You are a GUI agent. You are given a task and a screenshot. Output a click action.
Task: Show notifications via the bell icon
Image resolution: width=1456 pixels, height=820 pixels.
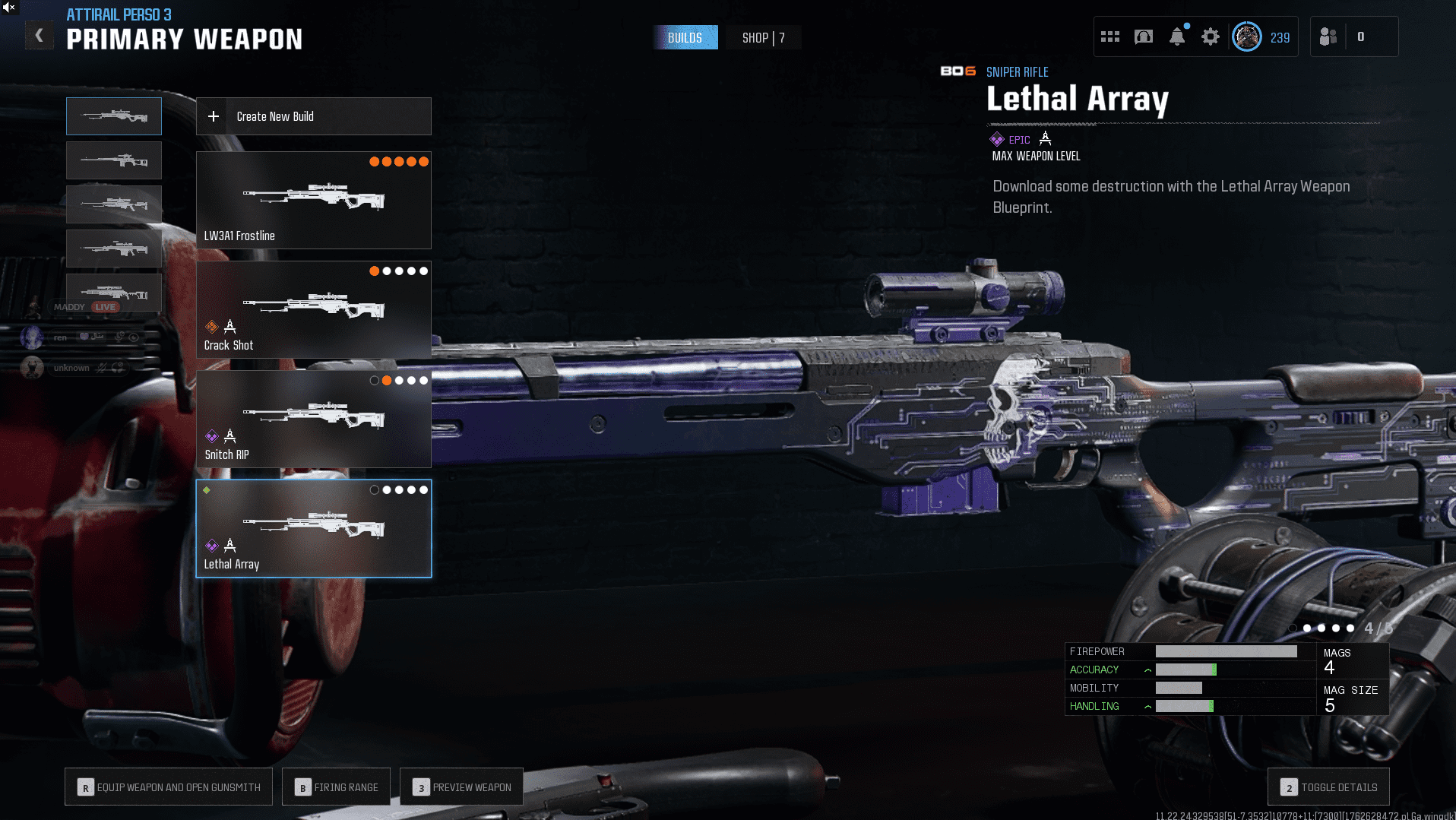click(x=1177, y=36)
